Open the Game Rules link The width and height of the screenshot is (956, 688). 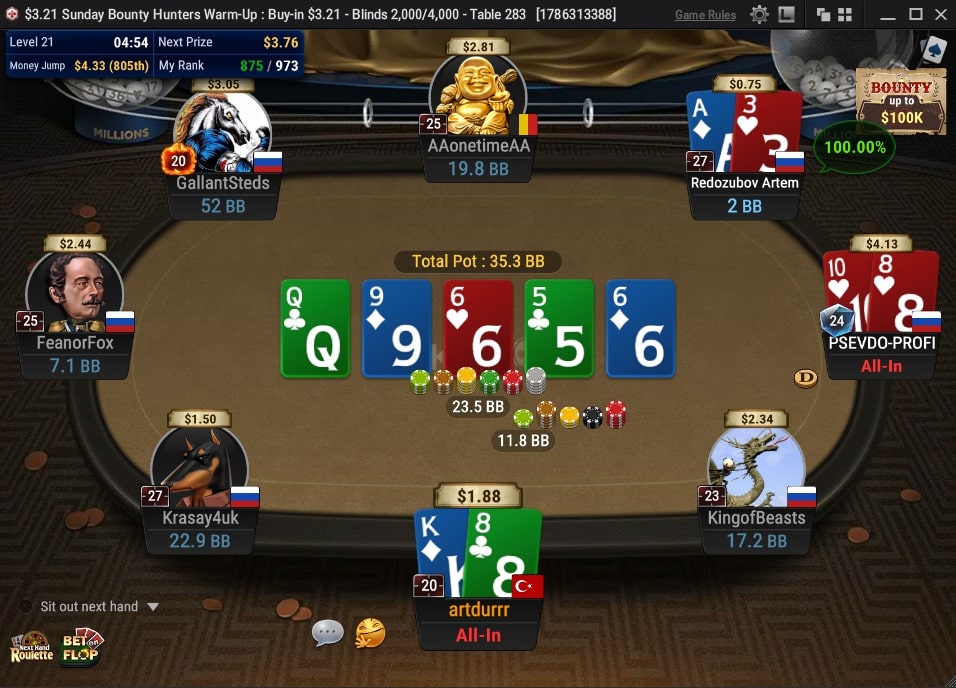pyautogui.click(x=705, y=15)
